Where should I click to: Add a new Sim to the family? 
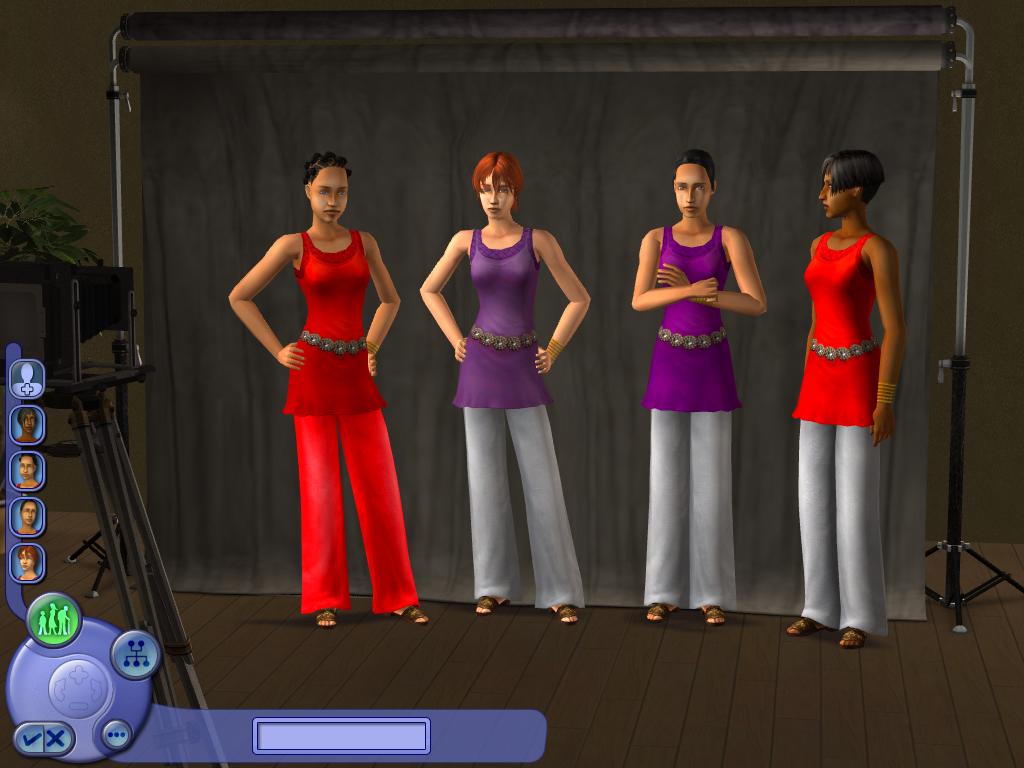(27, 378)
